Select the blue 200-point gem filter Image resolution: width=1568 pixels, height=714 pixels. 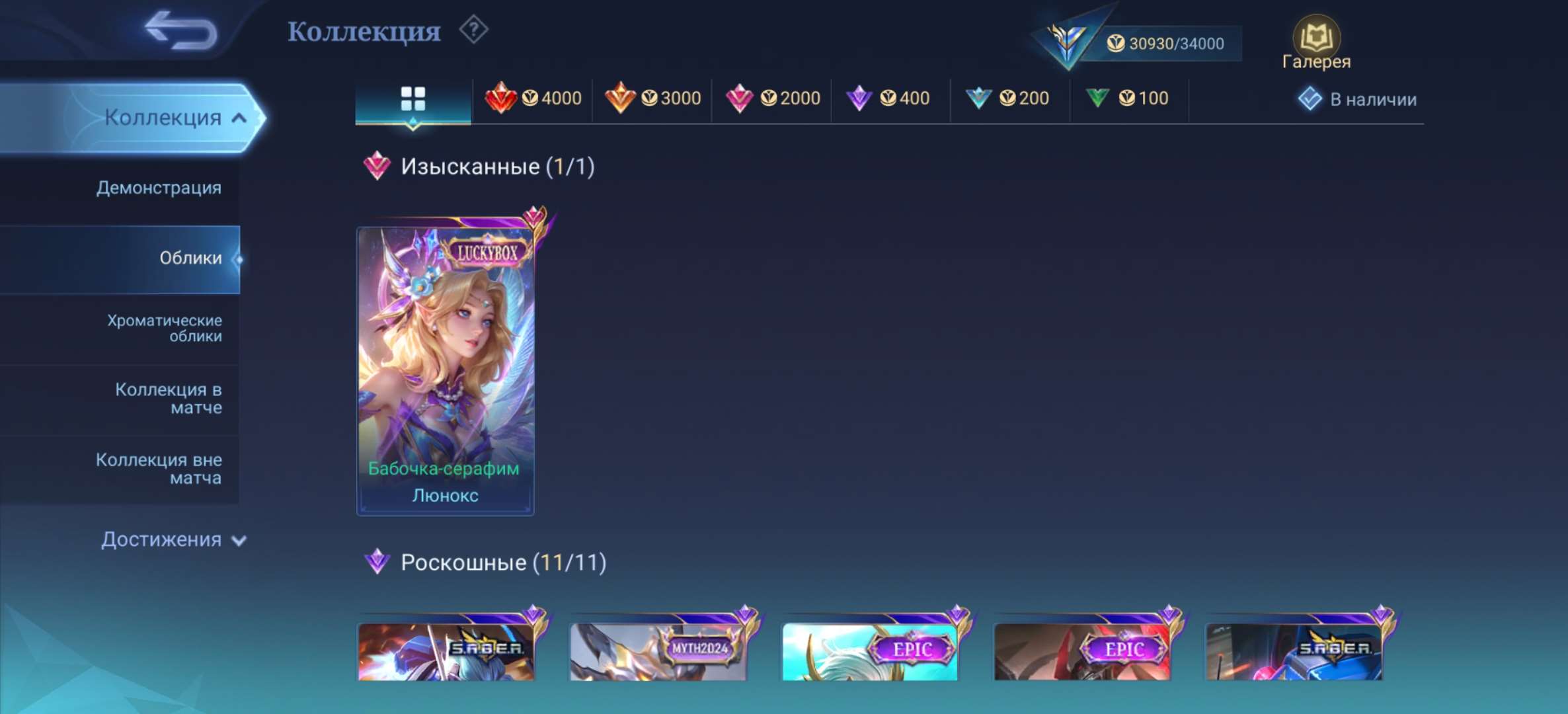pos(1008,98)
